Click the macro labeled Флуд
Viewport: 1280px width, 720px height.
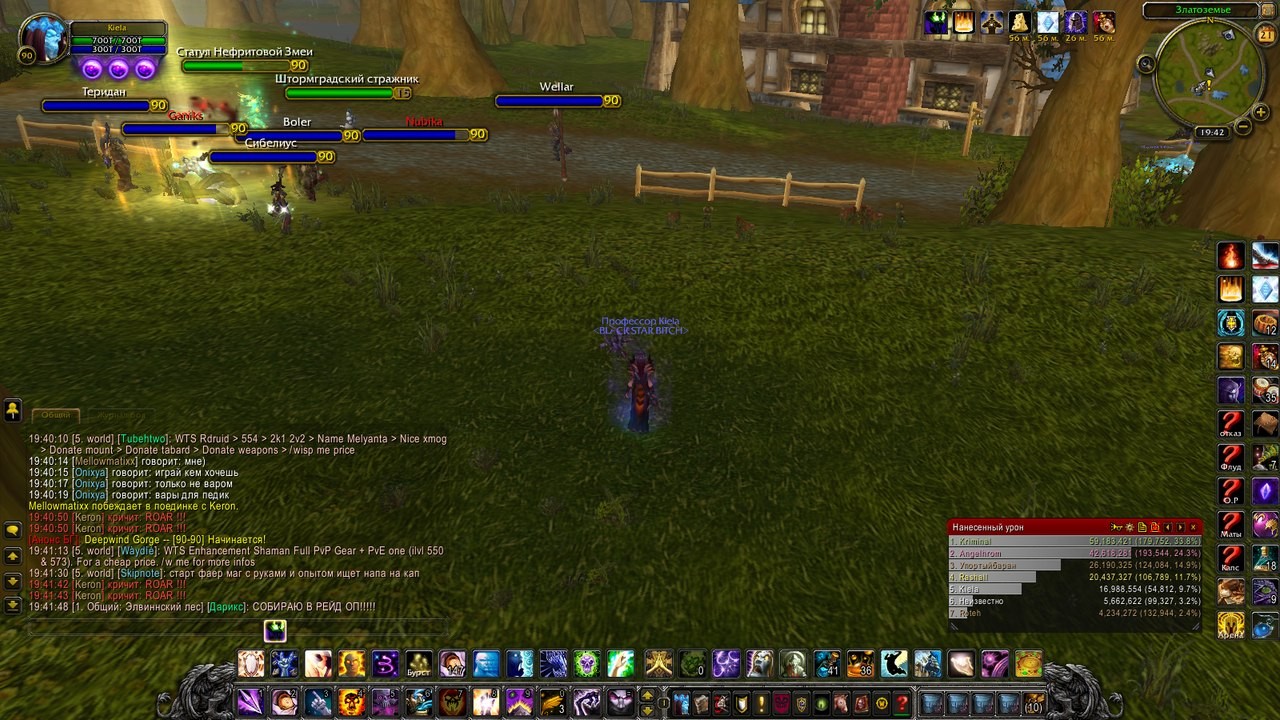click(x=1230, y=457)
